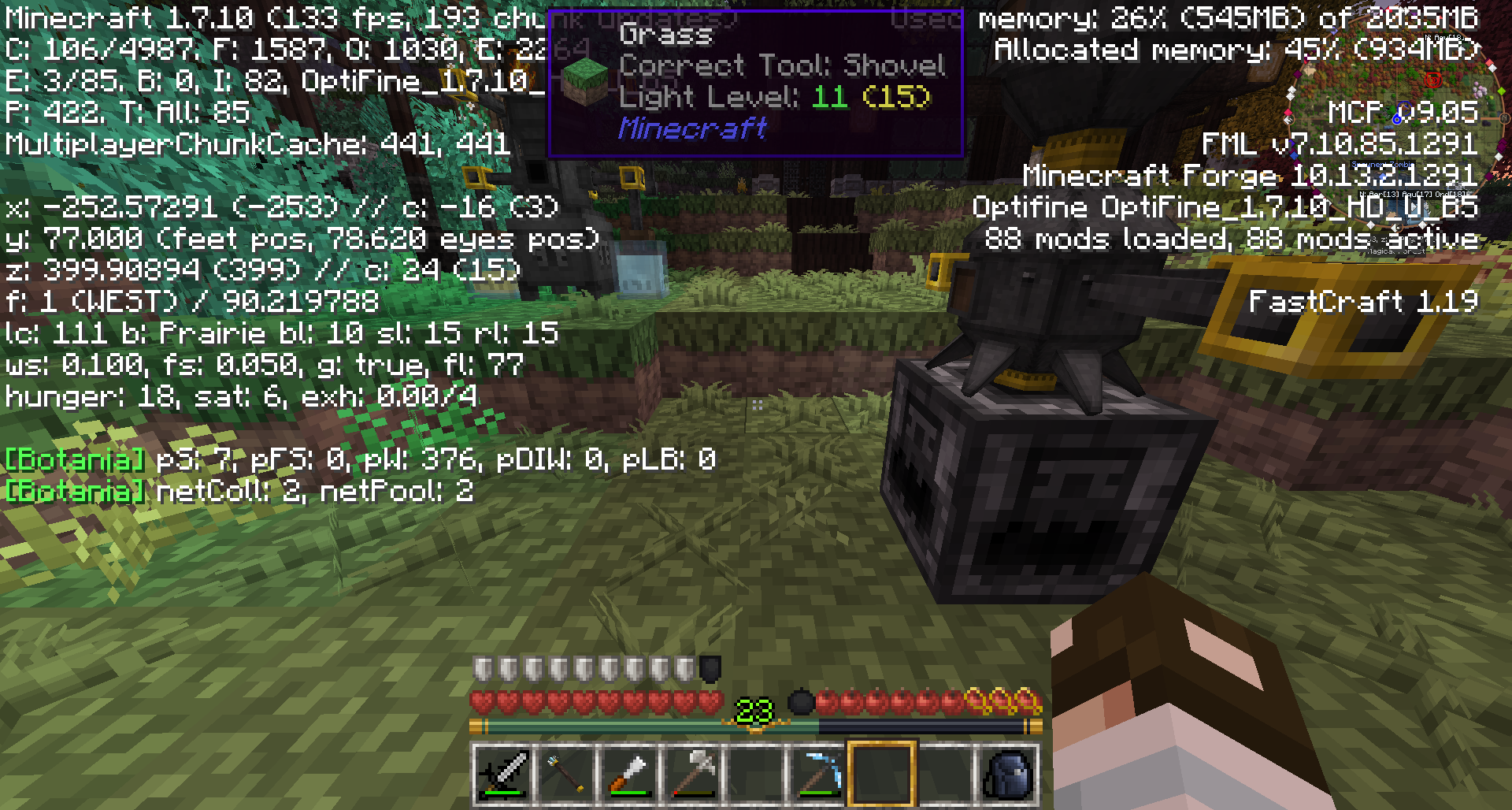The height and width of the screenshot is (810, 1512).
Task: Select the stone hammer-pickaxe hotbar slot
Action: [691, 773]
